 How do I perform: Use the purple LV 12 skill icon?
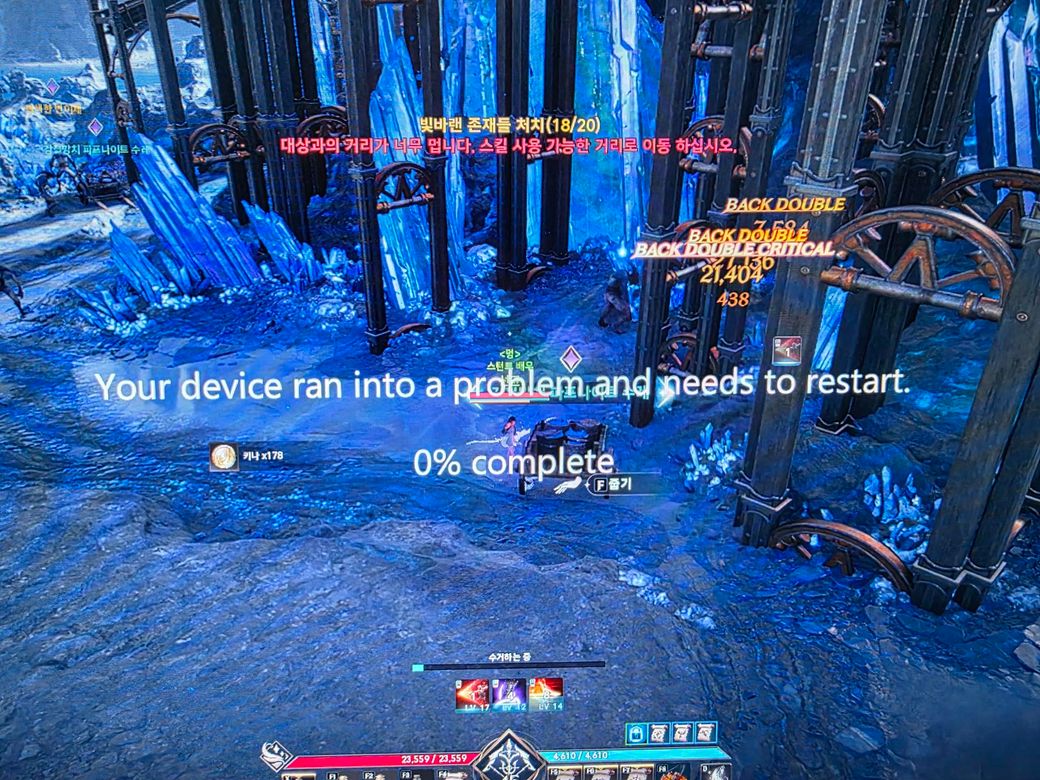click(x=509, y=692)
